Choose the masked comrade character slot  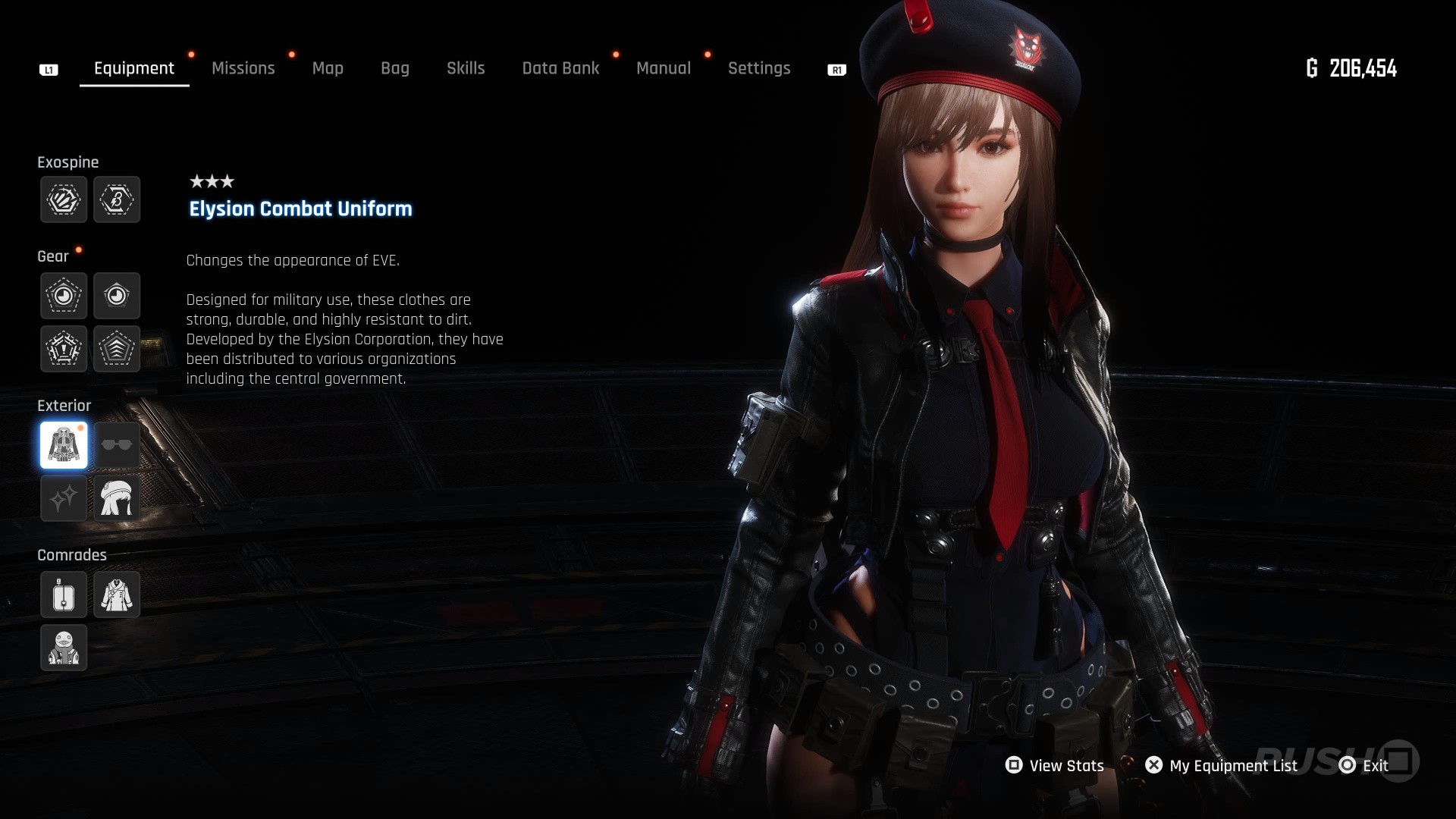[64, 648]
